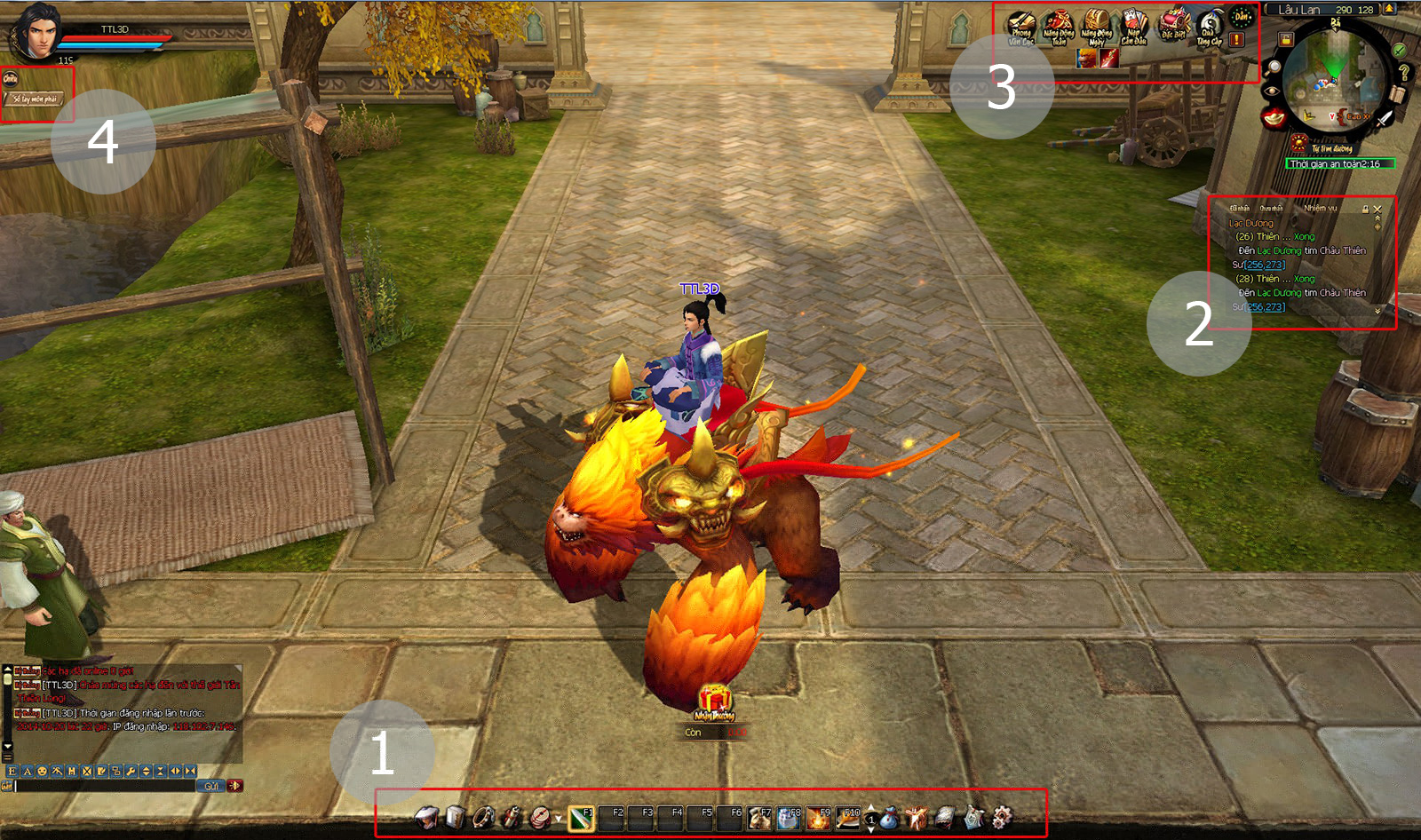Claim the Quà Tăng Cấp level-up gift
The image size is (1421, 840).
1210,27
